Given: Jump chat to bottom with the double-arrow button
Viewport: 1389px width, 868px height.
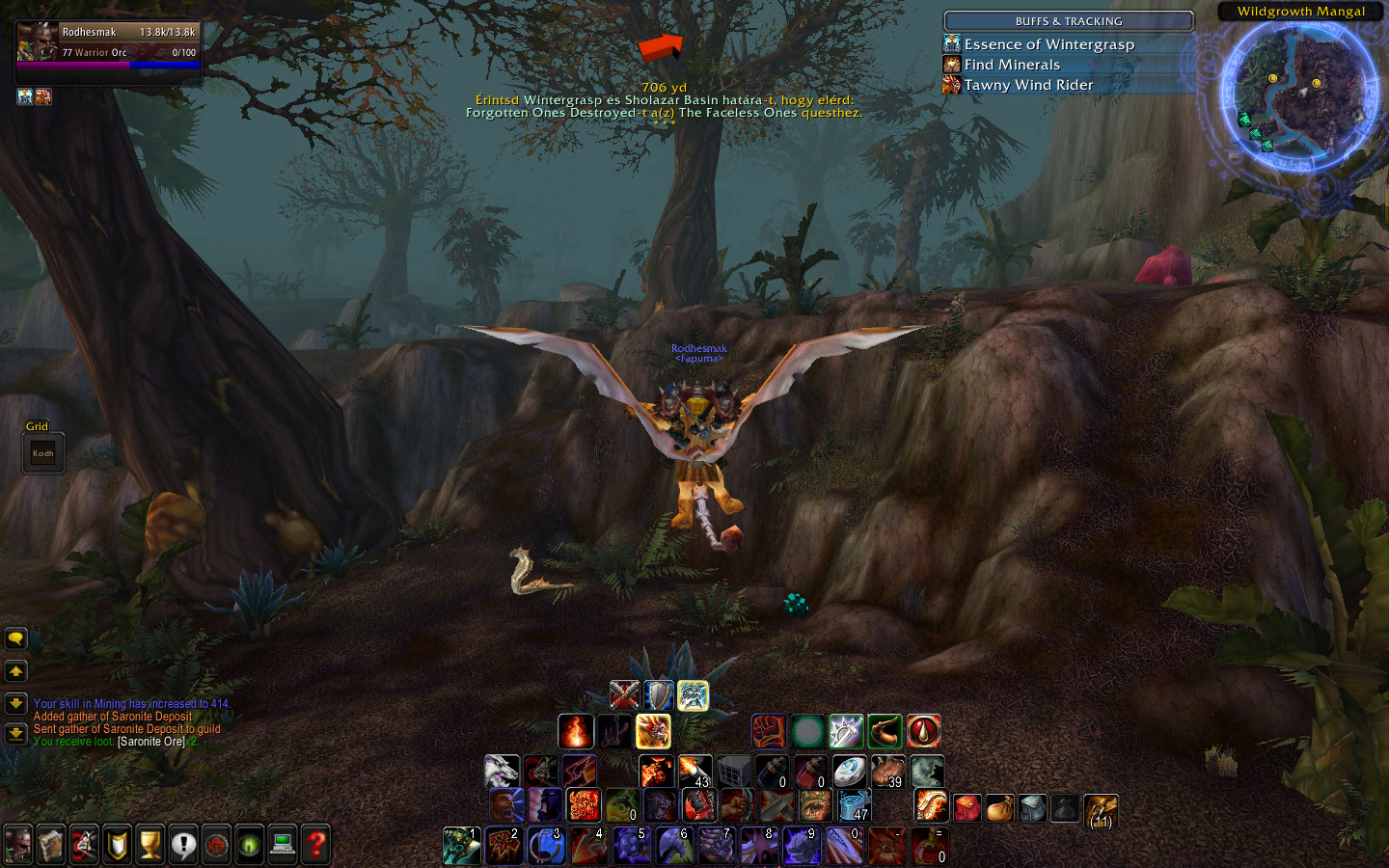Looking at the screenshot, I should 15,734.
